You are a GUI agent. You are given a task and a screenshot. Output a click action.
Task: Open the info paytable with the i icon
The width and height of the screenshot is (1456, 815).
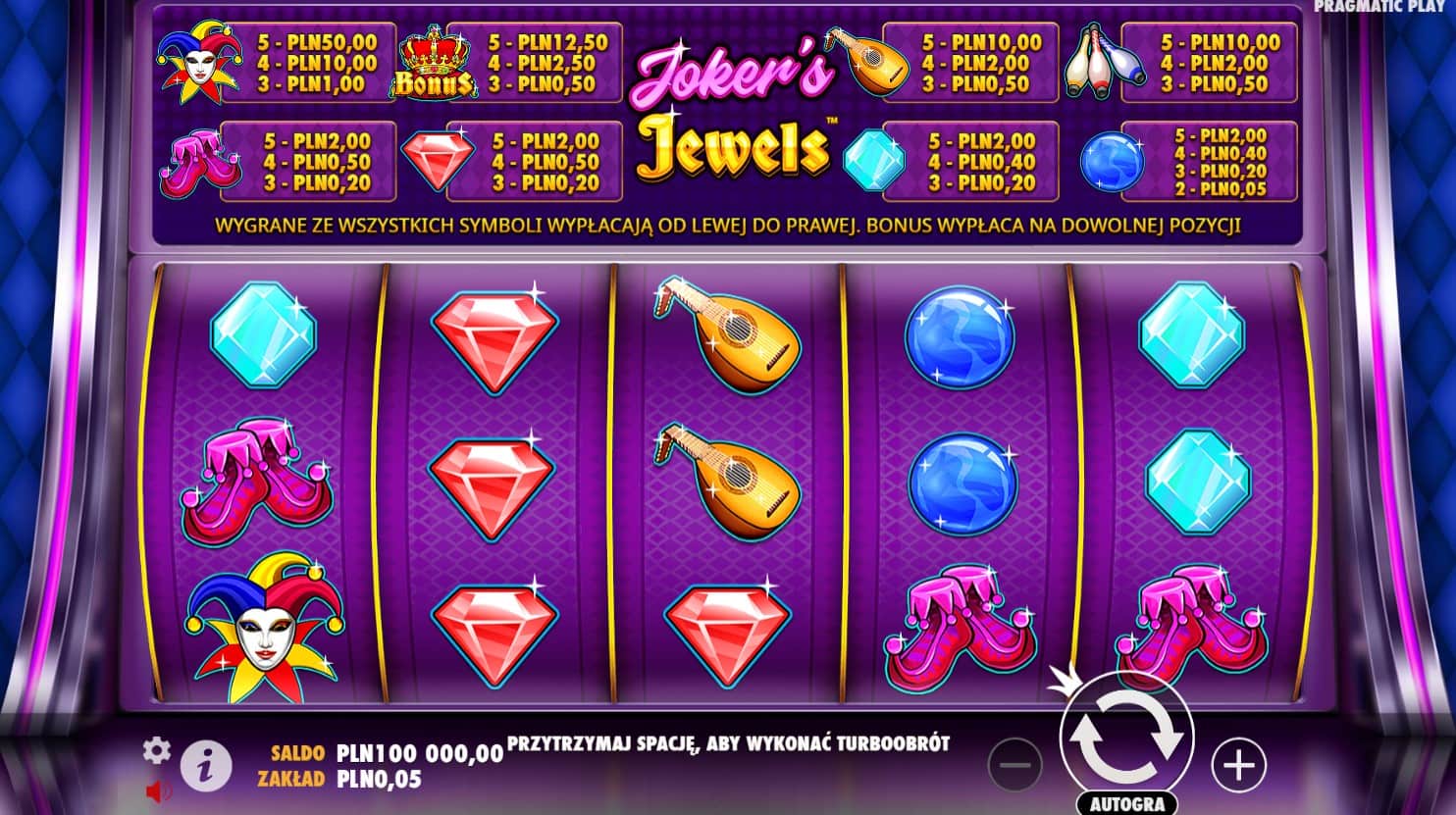(x=204, y=765)
